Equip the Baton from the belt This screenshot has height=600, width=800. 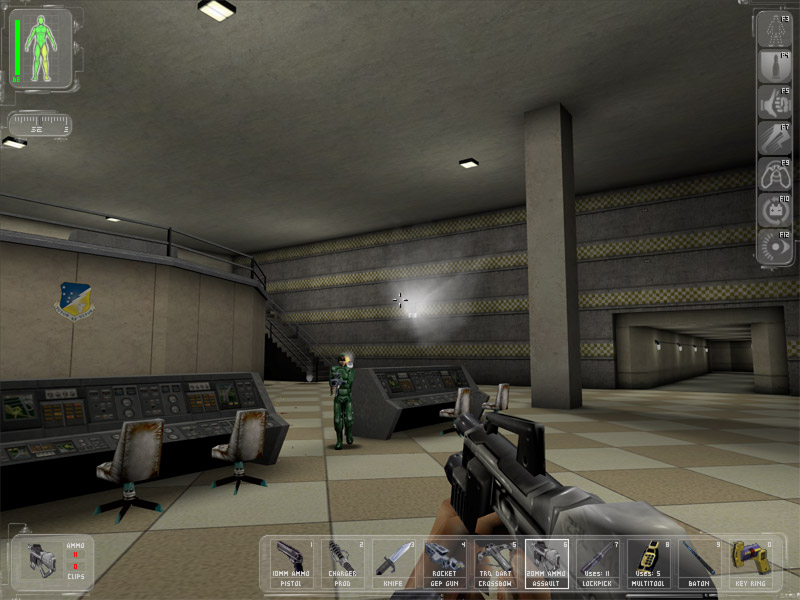click(700, 563)
